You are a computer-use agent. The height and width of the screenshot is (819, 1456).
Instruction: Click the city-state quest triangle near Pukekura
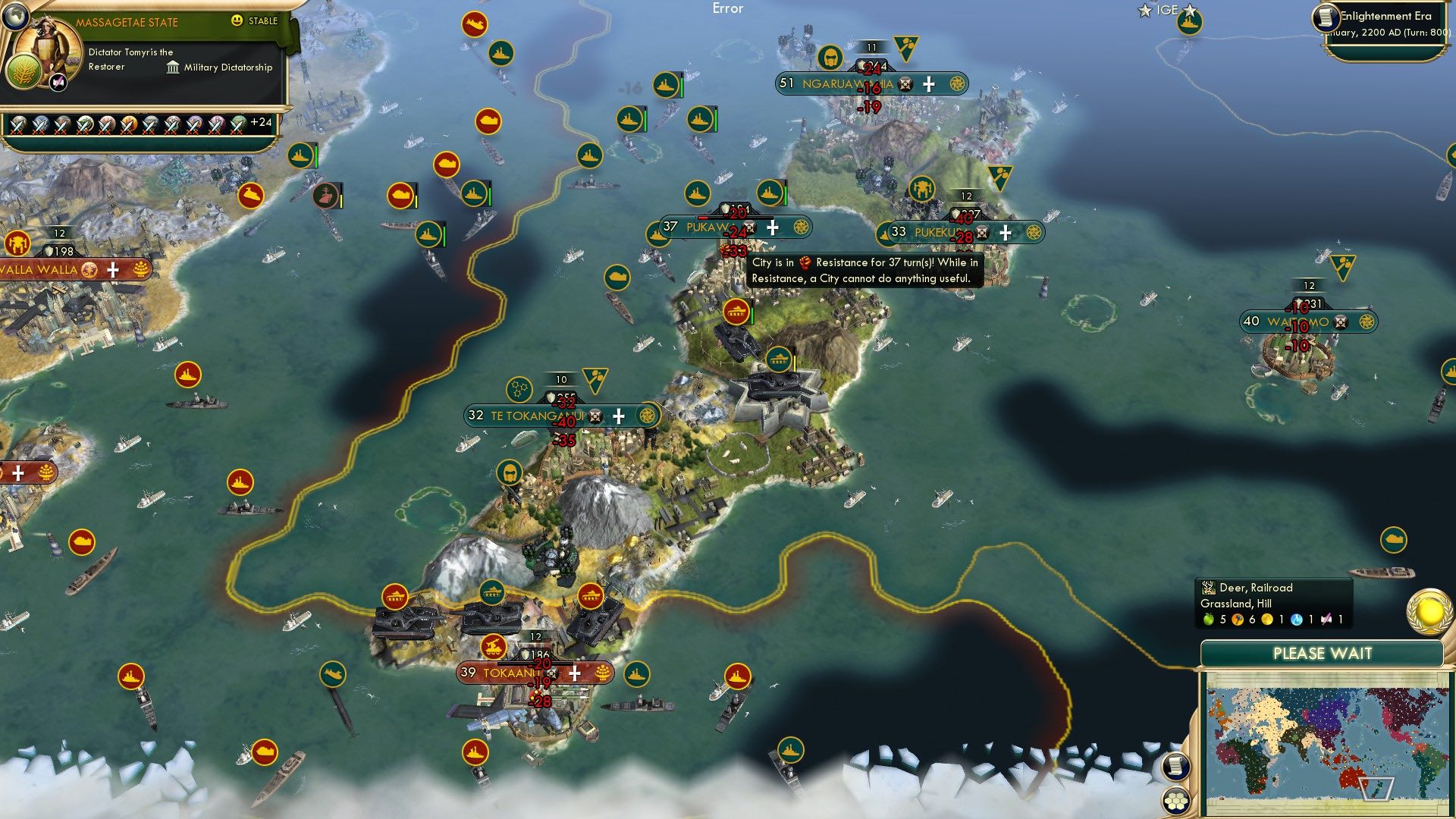pyautogui.click(x=999, y=177)
